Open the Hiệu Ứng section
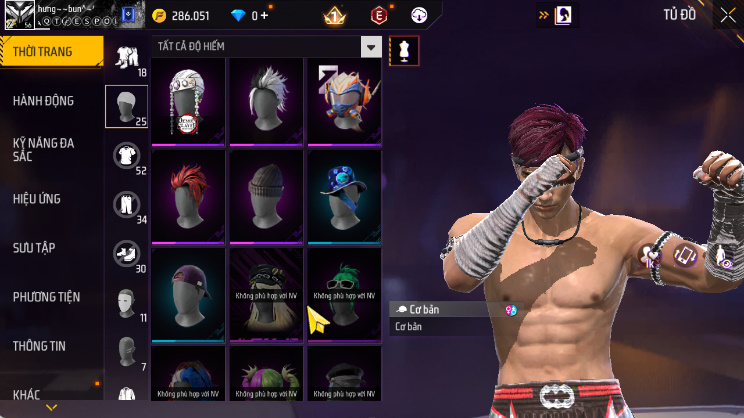 point(50,198)
